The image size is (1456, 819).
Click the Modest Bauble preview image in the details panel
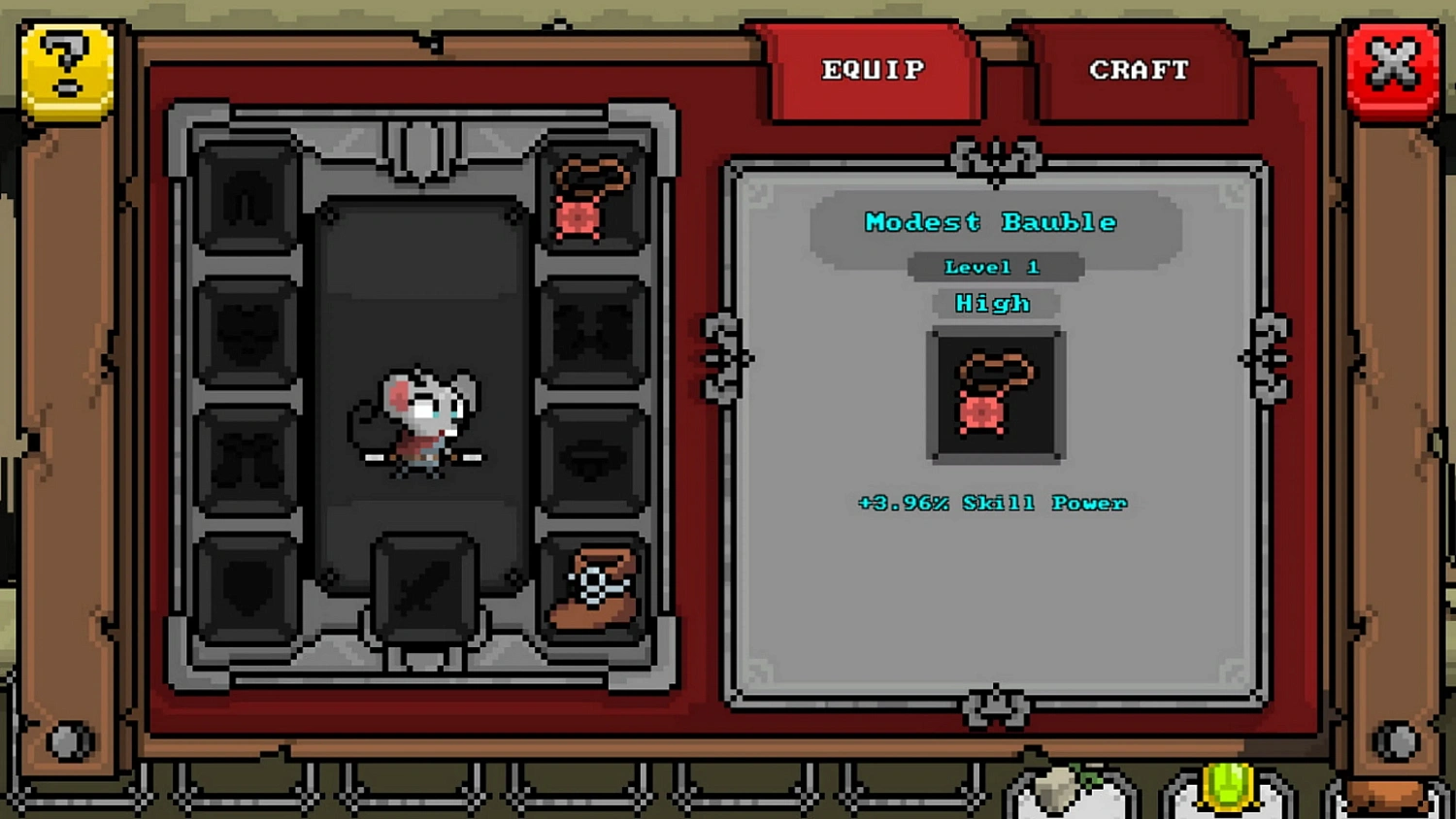point(994,396)
